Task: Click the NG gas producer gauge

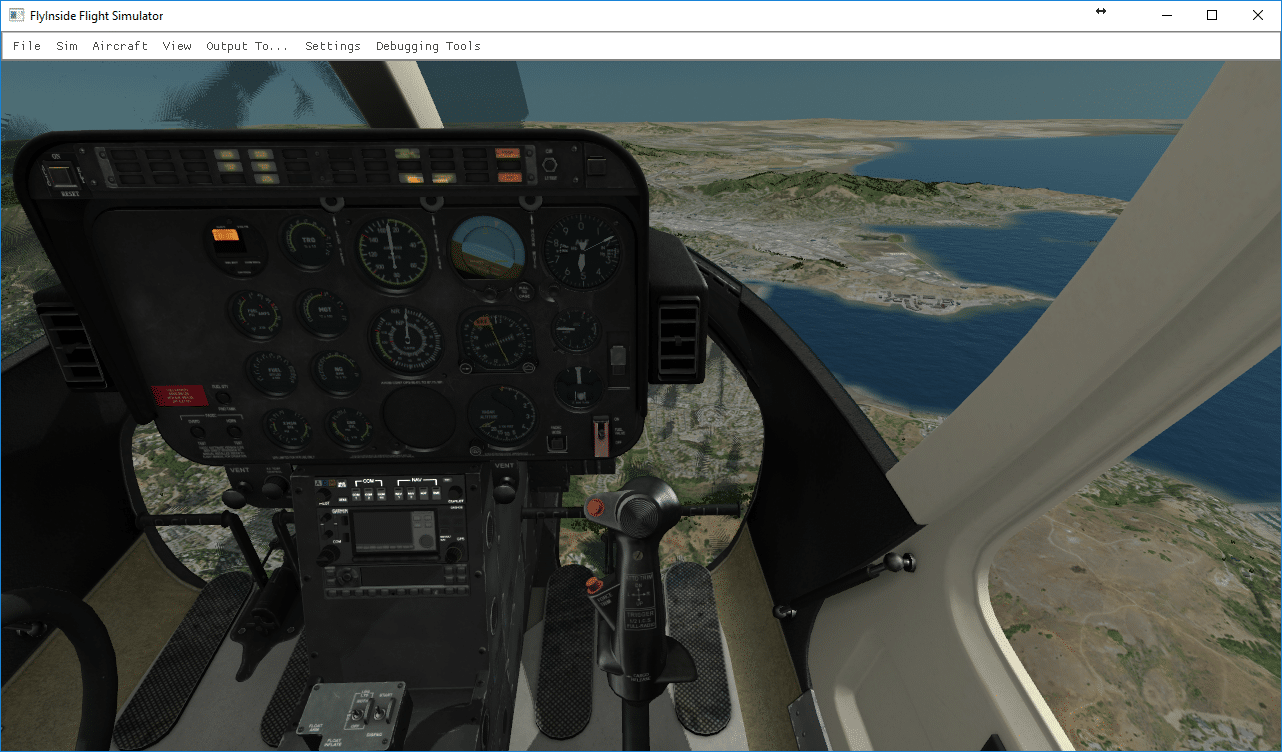Action: [338, 369]
